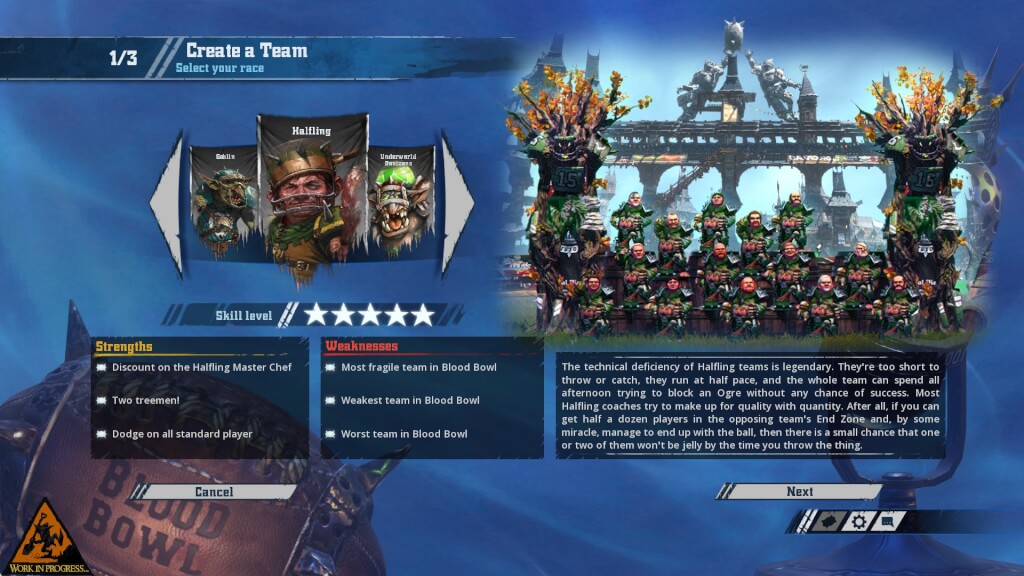The height and width of the screenshot is (576, 1024).
Task: Pick the Underworld Denizens race banner
Action: pyautogui.click(x=400, y=202)
